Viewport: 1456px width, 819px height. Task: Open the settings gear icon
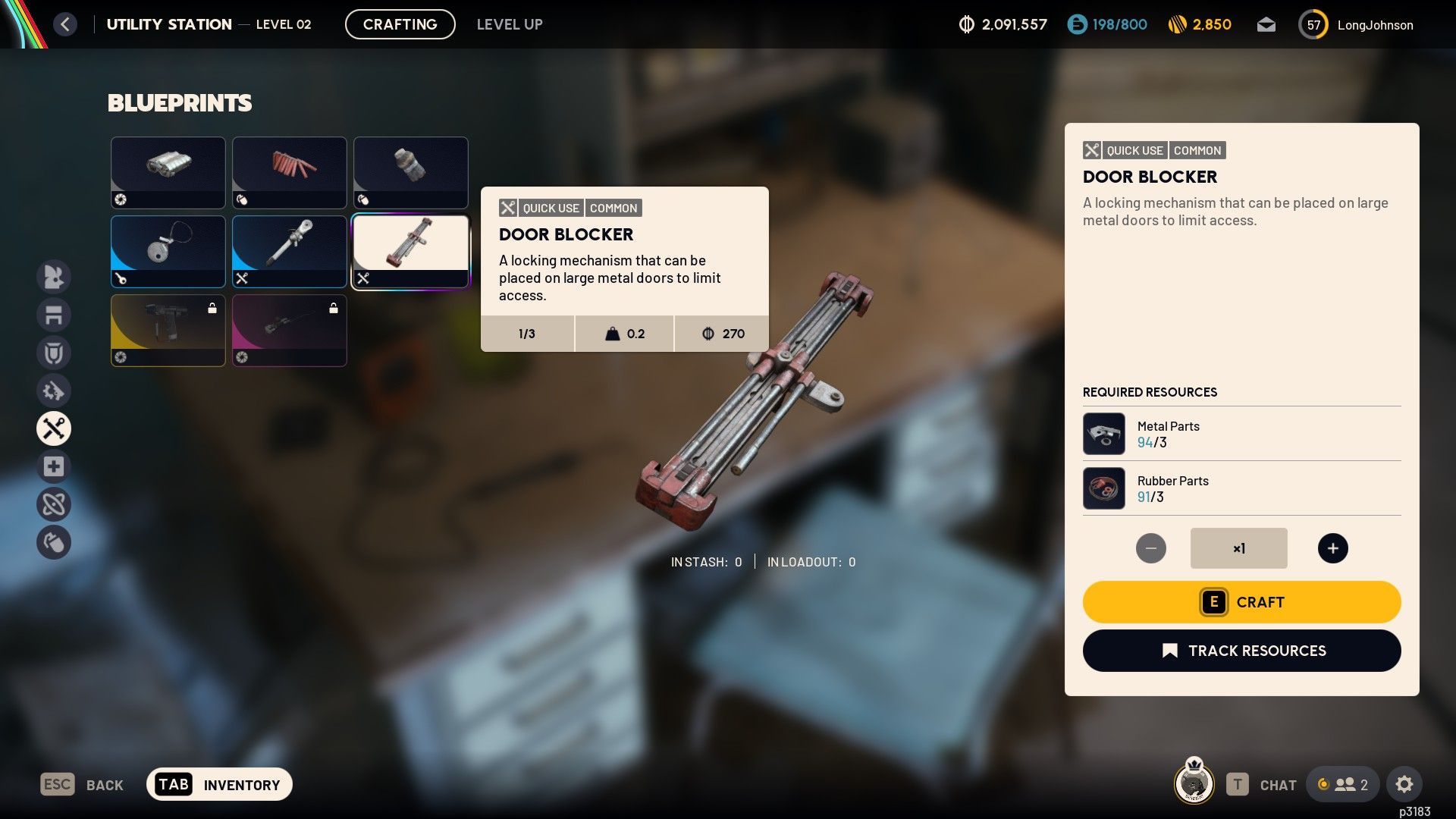(1404, 784)
